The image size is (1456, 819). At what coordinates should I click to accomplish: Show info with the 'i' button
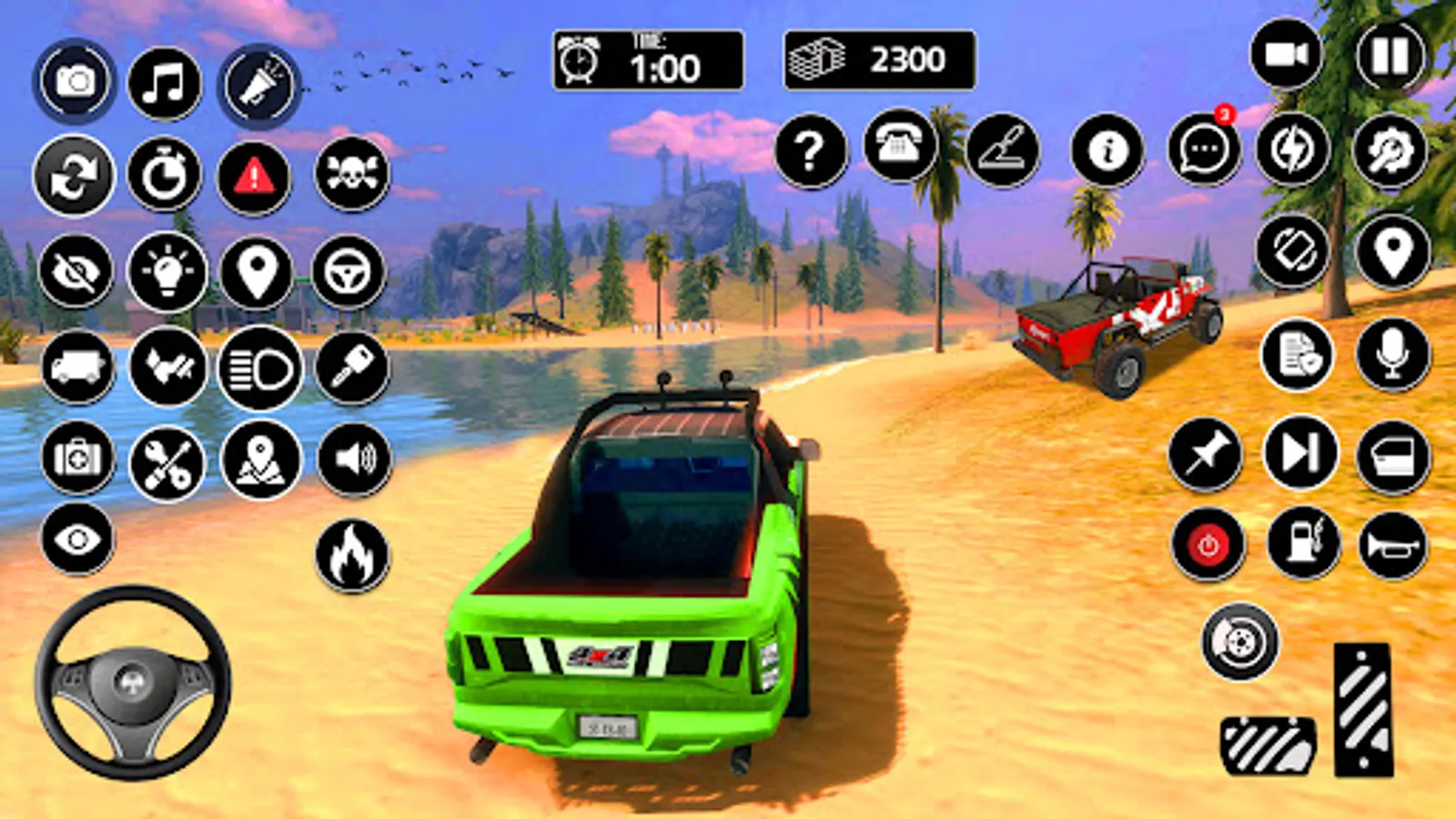tap(1107, 150)
